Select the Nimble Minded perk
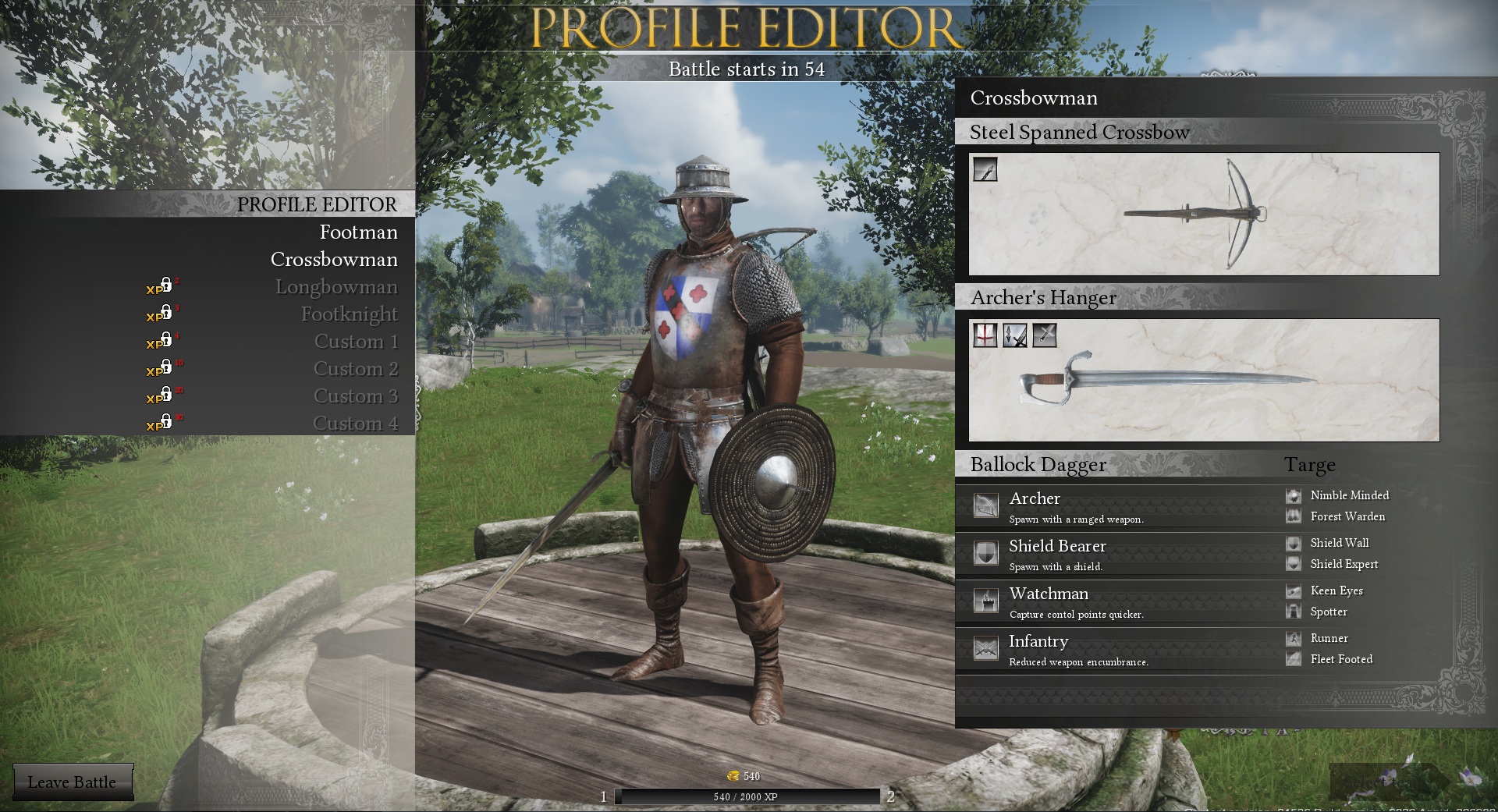 point(1349,495)
